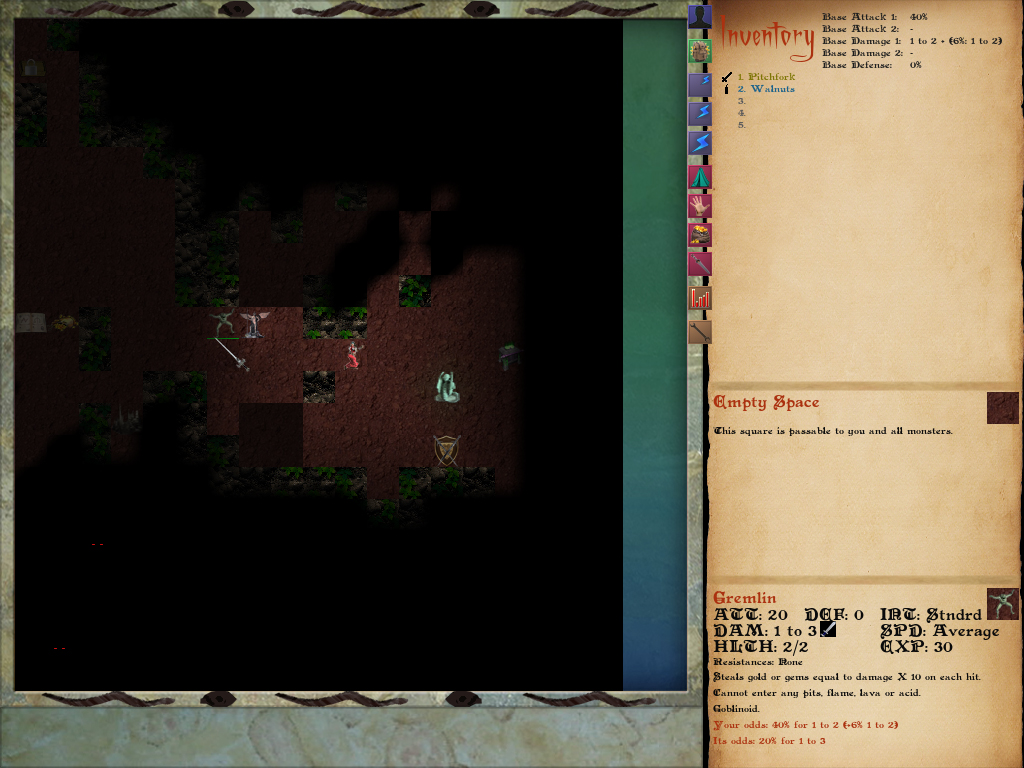Click the Empty Space tile thumbnail
Screen dimensions: 1024x768
1002,408
